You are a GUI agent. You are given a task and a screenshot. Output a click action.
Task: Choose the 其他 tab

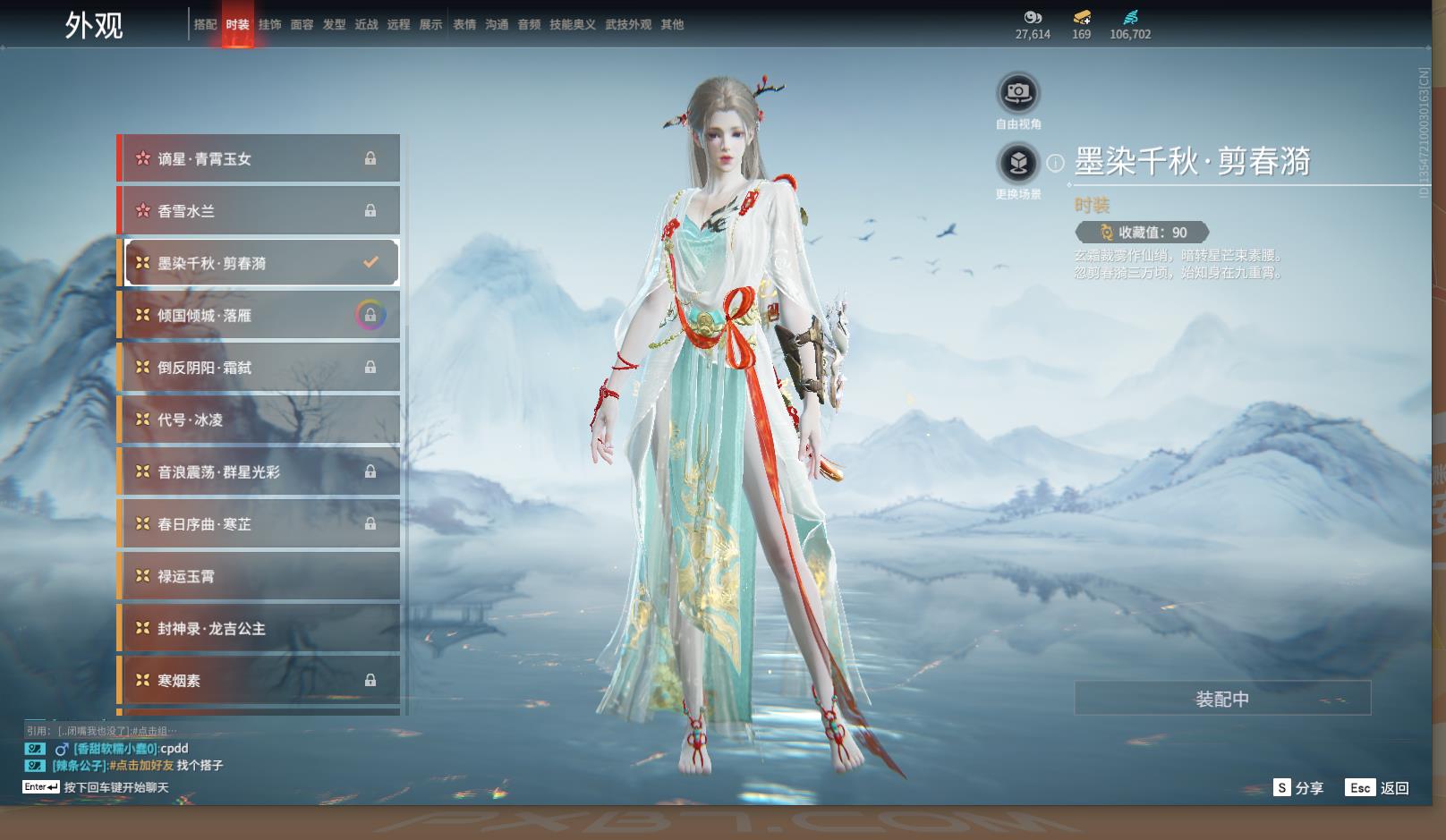click(x=672, y=25)
